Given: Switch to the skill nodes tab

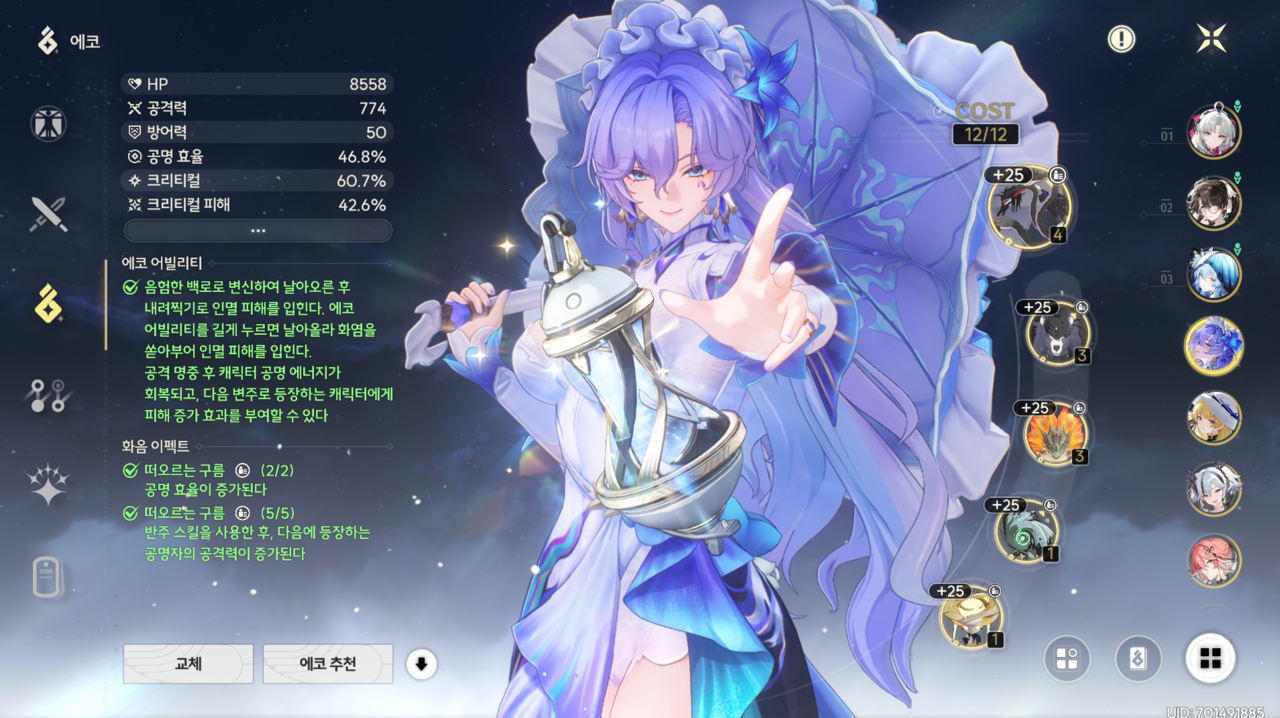Looking at the screenshot, I should [x=48, y=396].
